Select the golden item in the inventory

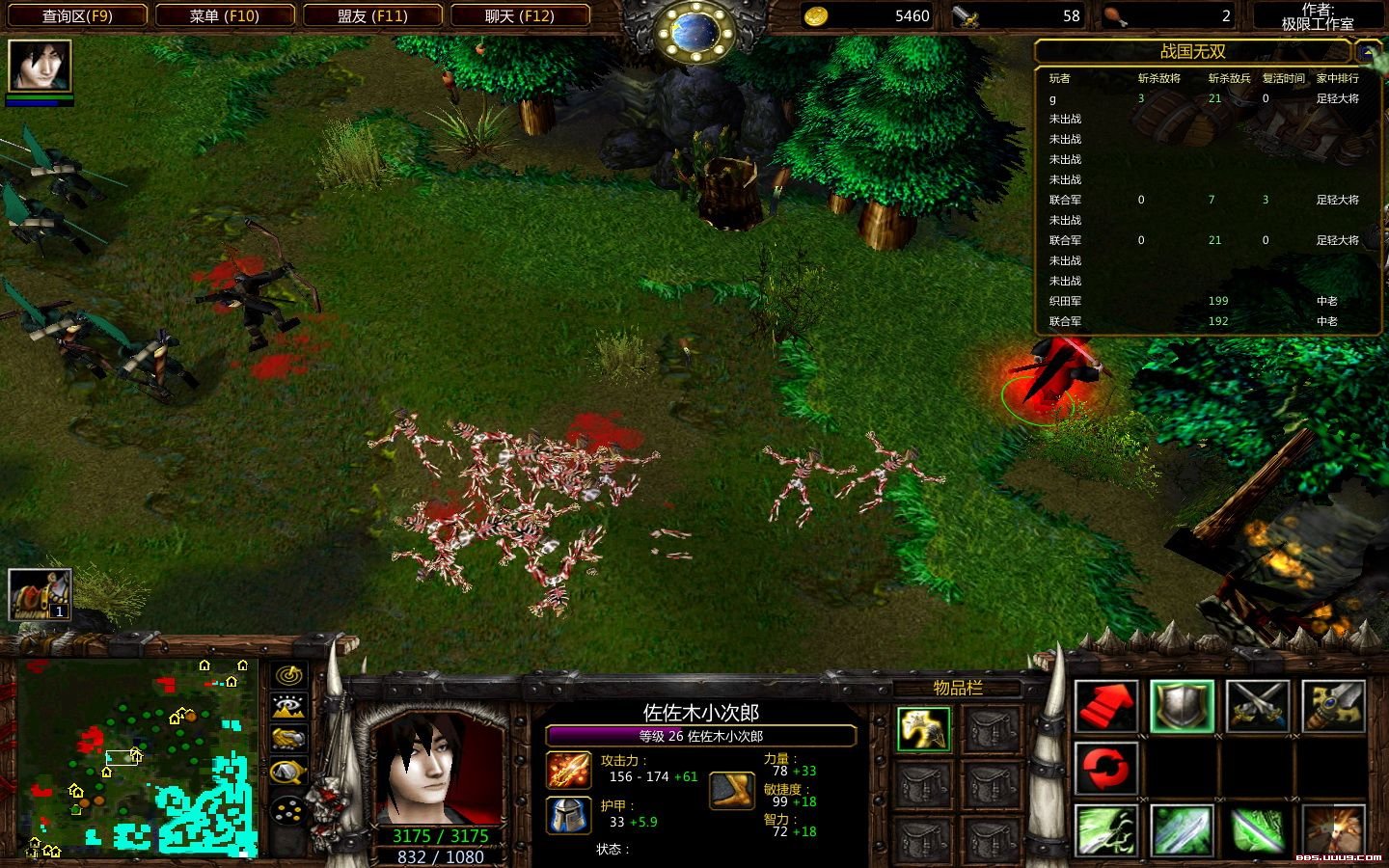tap(923, 729)
